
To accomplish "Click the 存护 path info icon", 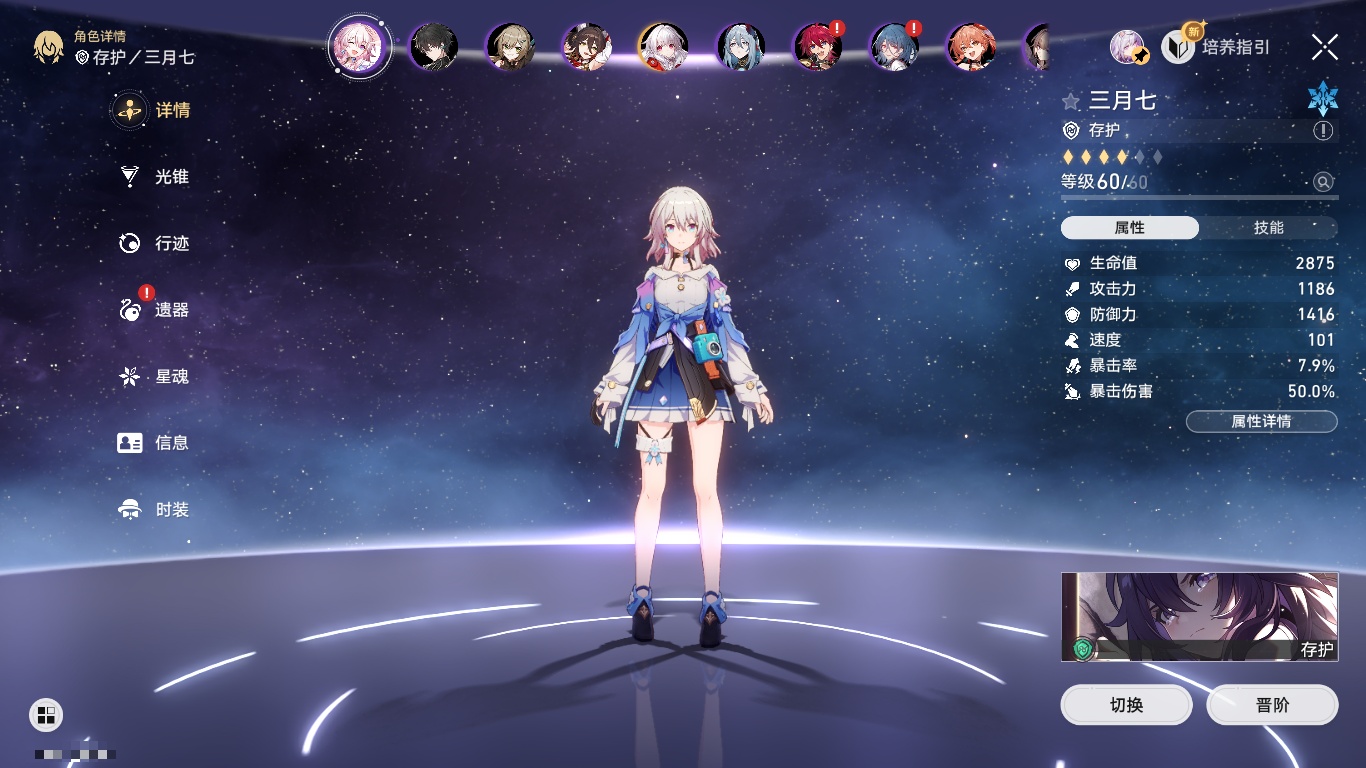I will 1323,131.
